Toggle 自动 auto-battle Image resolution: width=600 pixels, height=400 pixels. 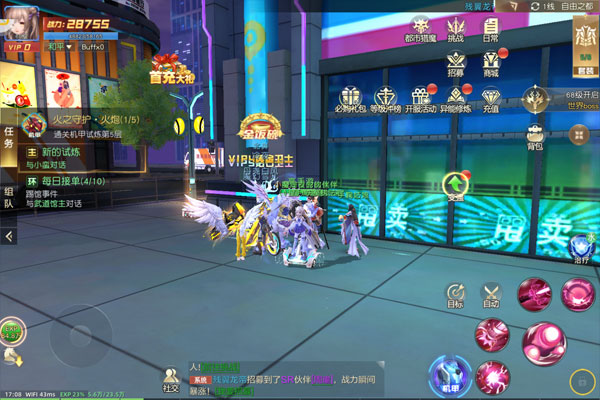491,295
